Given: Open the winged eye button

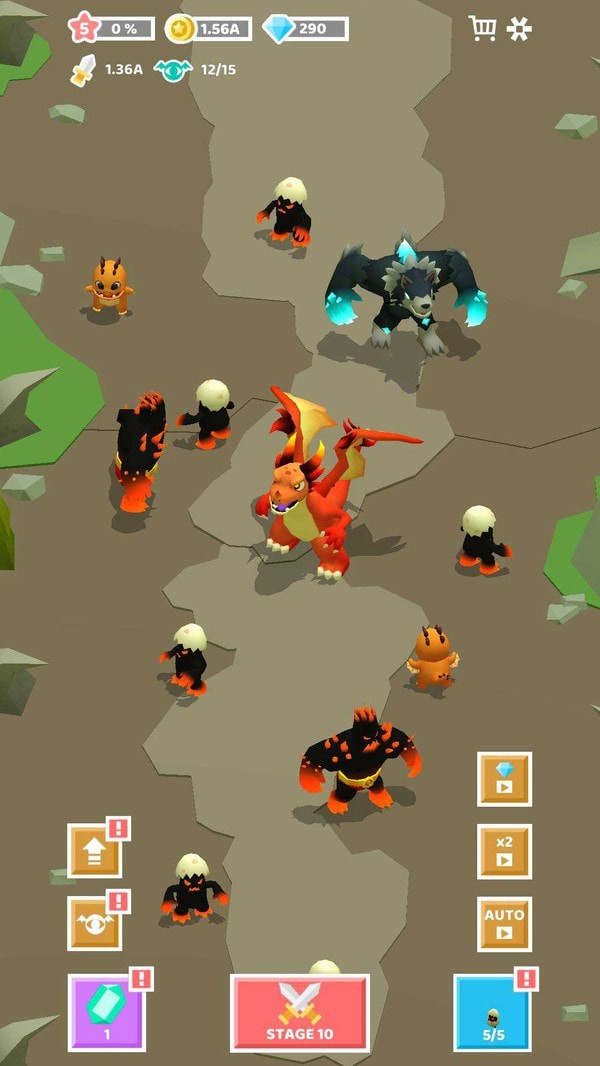Looking at the screenshot, I should [94, 923].
